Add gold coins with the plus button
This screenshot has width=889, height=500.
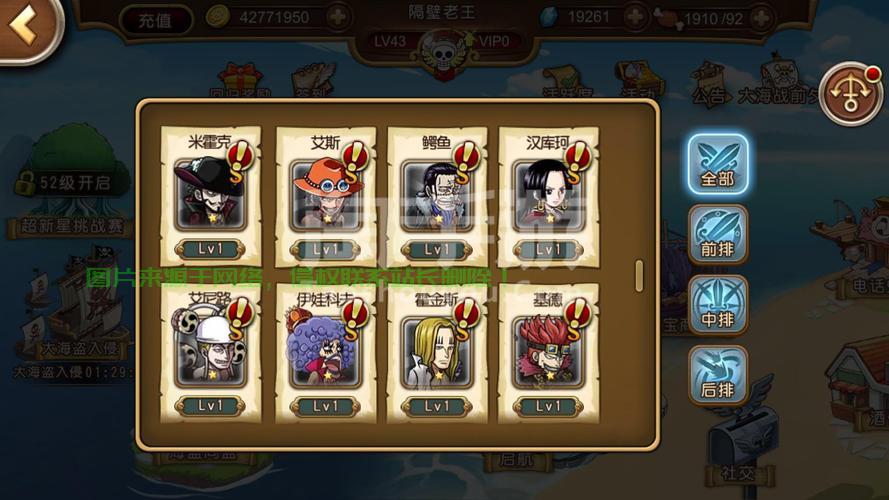338,17
